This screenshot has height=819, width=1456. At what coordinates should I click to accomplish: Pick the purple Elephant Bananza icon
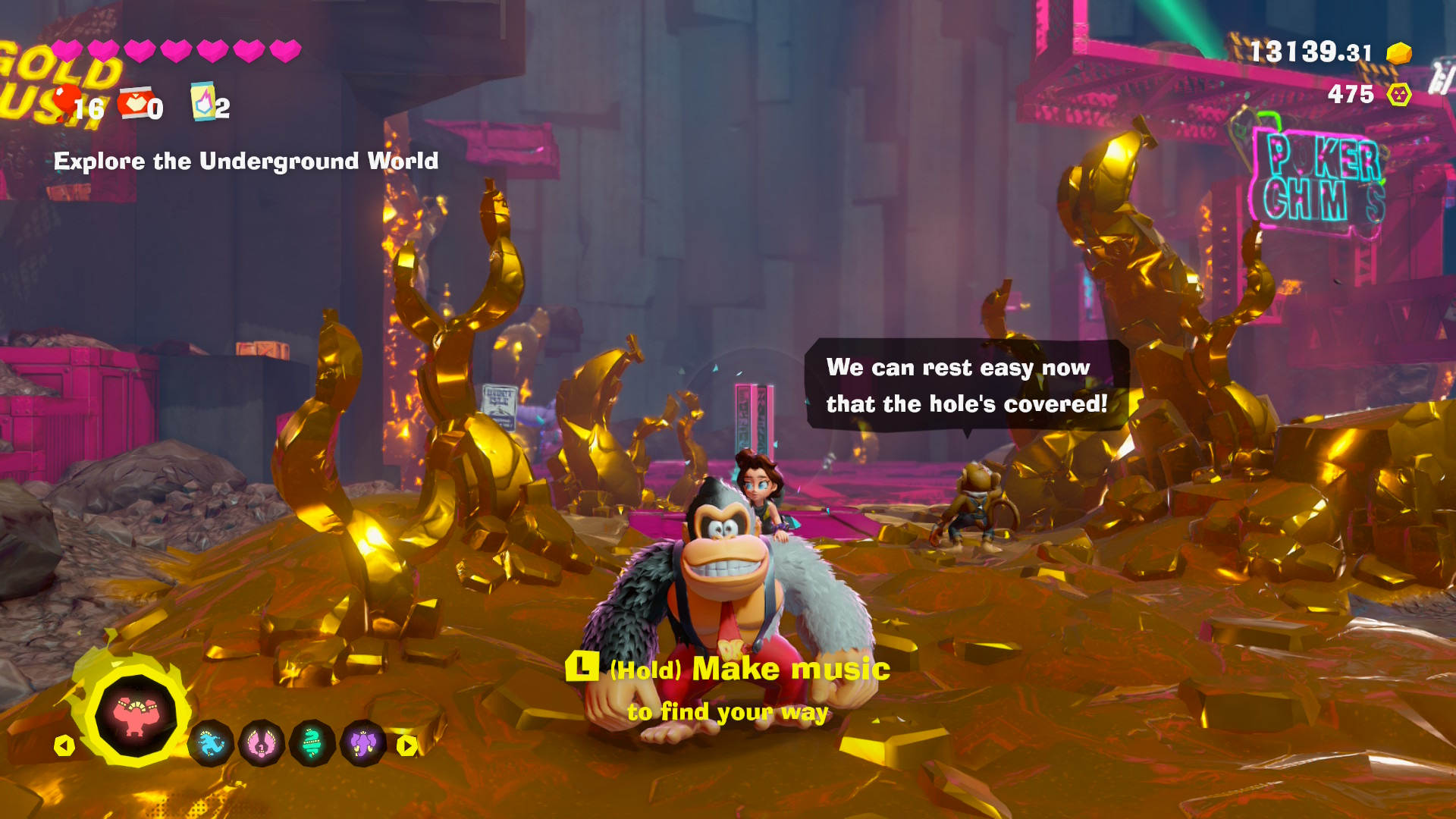pos(362,744)
